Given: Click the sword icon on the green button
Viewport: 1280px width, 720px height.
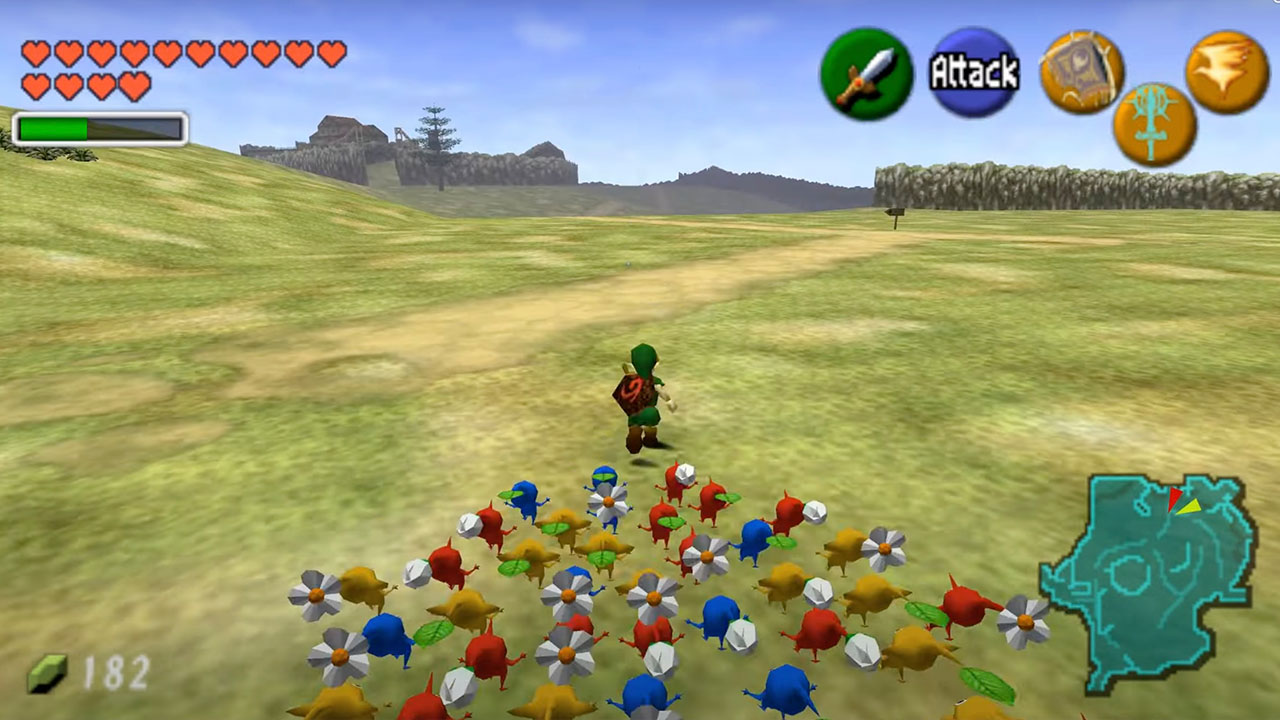Looking at the screenshot, I should tap(866, 74).
